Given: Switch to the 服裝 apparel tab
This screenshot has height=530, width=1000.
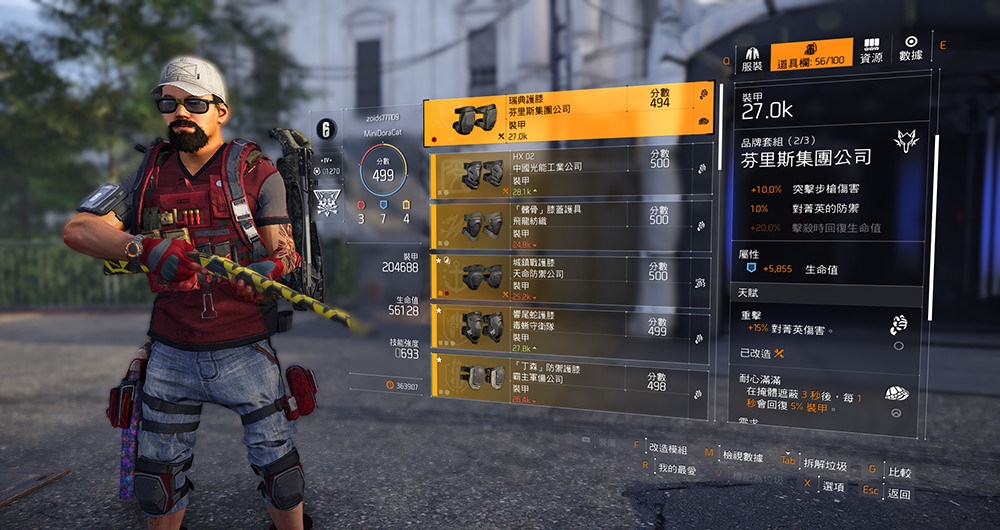Looking at the screenshot, I should (x=752, y=57).
